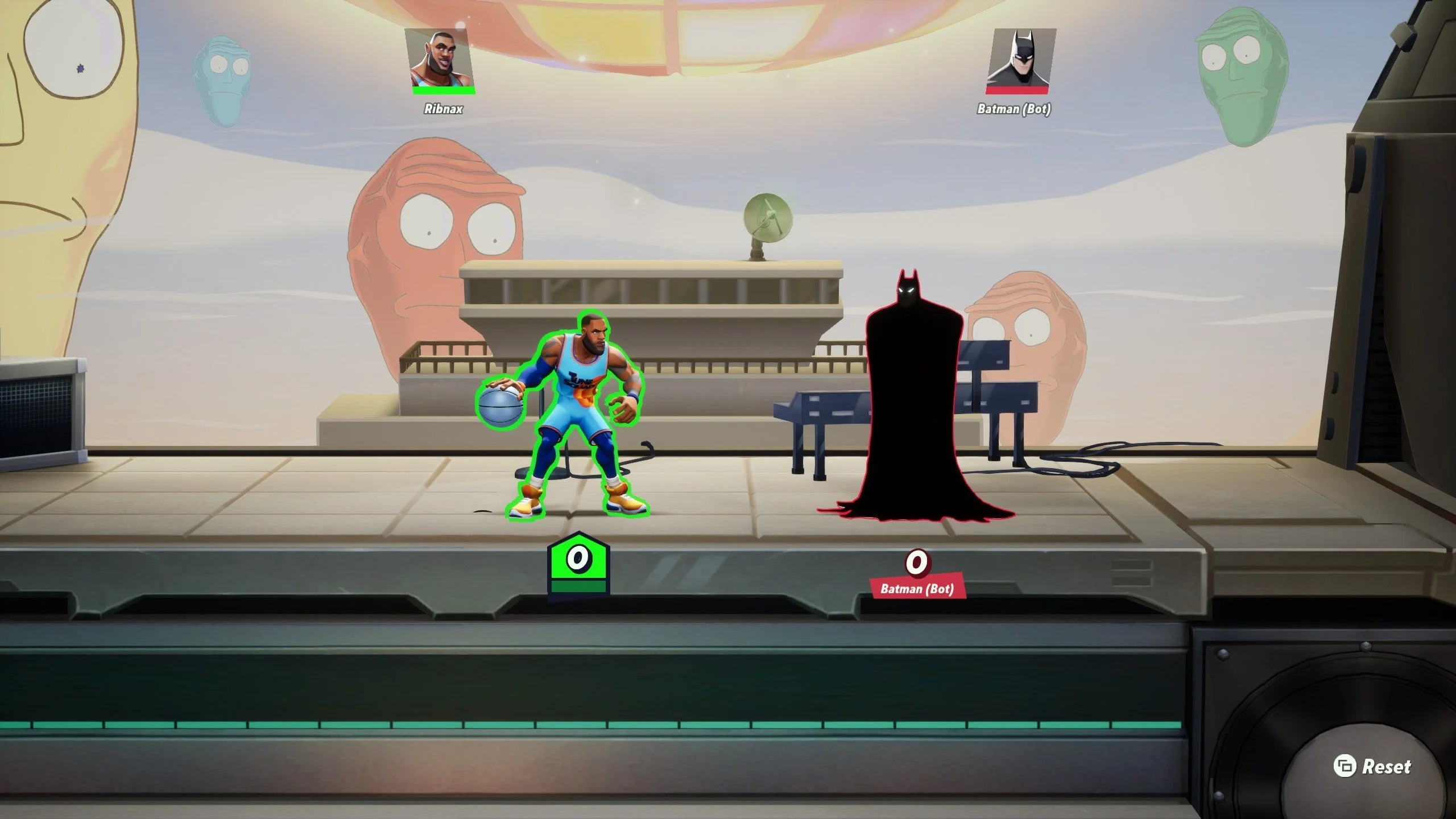The width and height of the screenshot is (1456, 819).
Task: Click the LeBron portrait above Ribnax
Action: click(440, 59)
